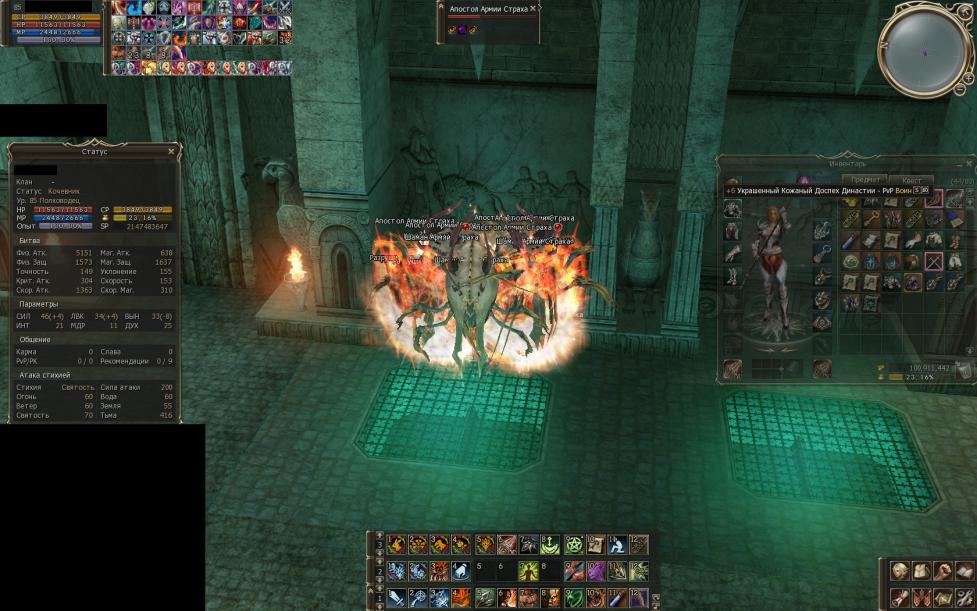Viewport: 977px width, 611px height.
Task: Activate the green pentagram skill on the hotbar
Action: coord(573,545)
